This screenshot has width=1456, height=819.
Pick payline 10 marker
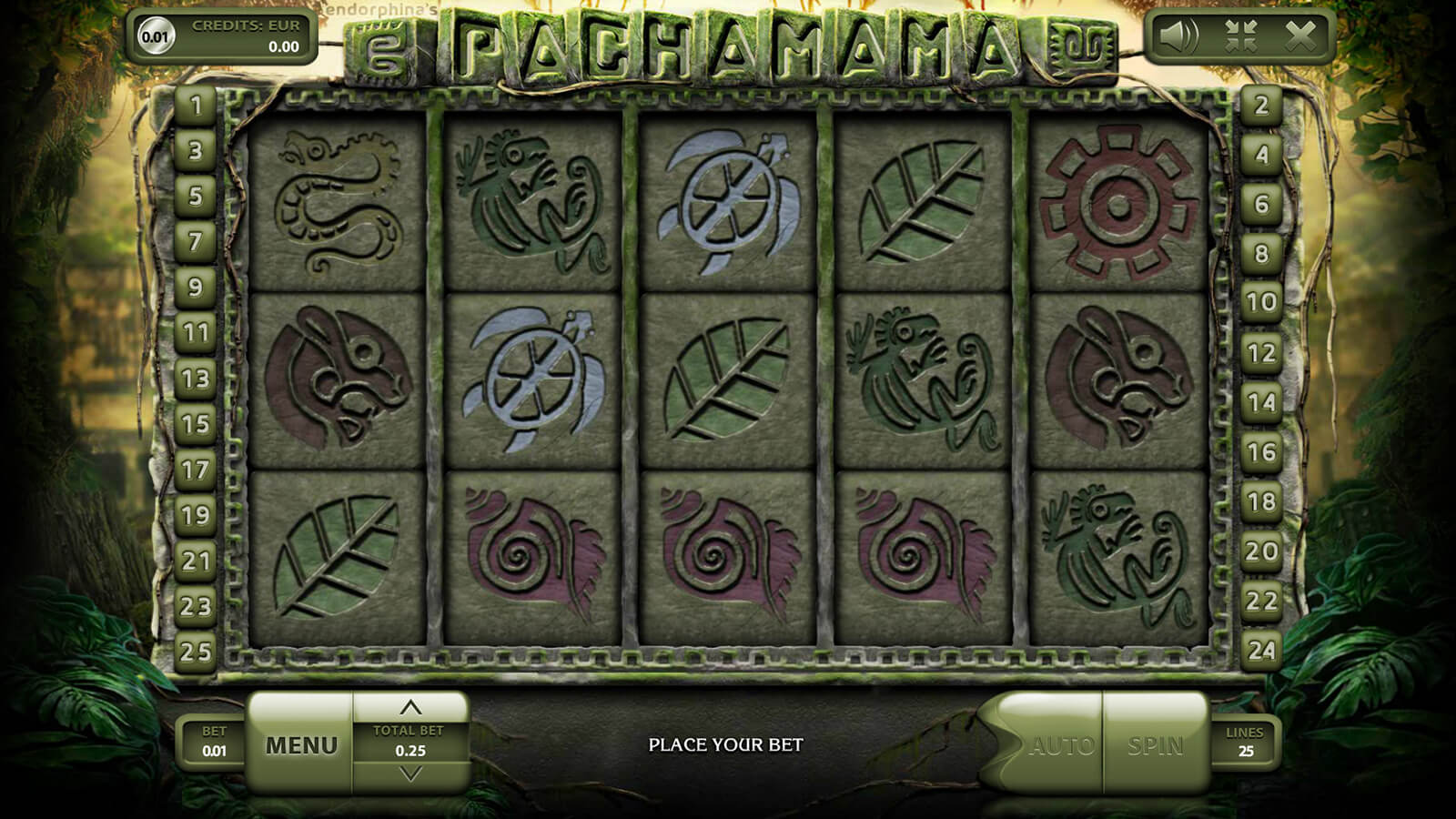click(1260, 302)
